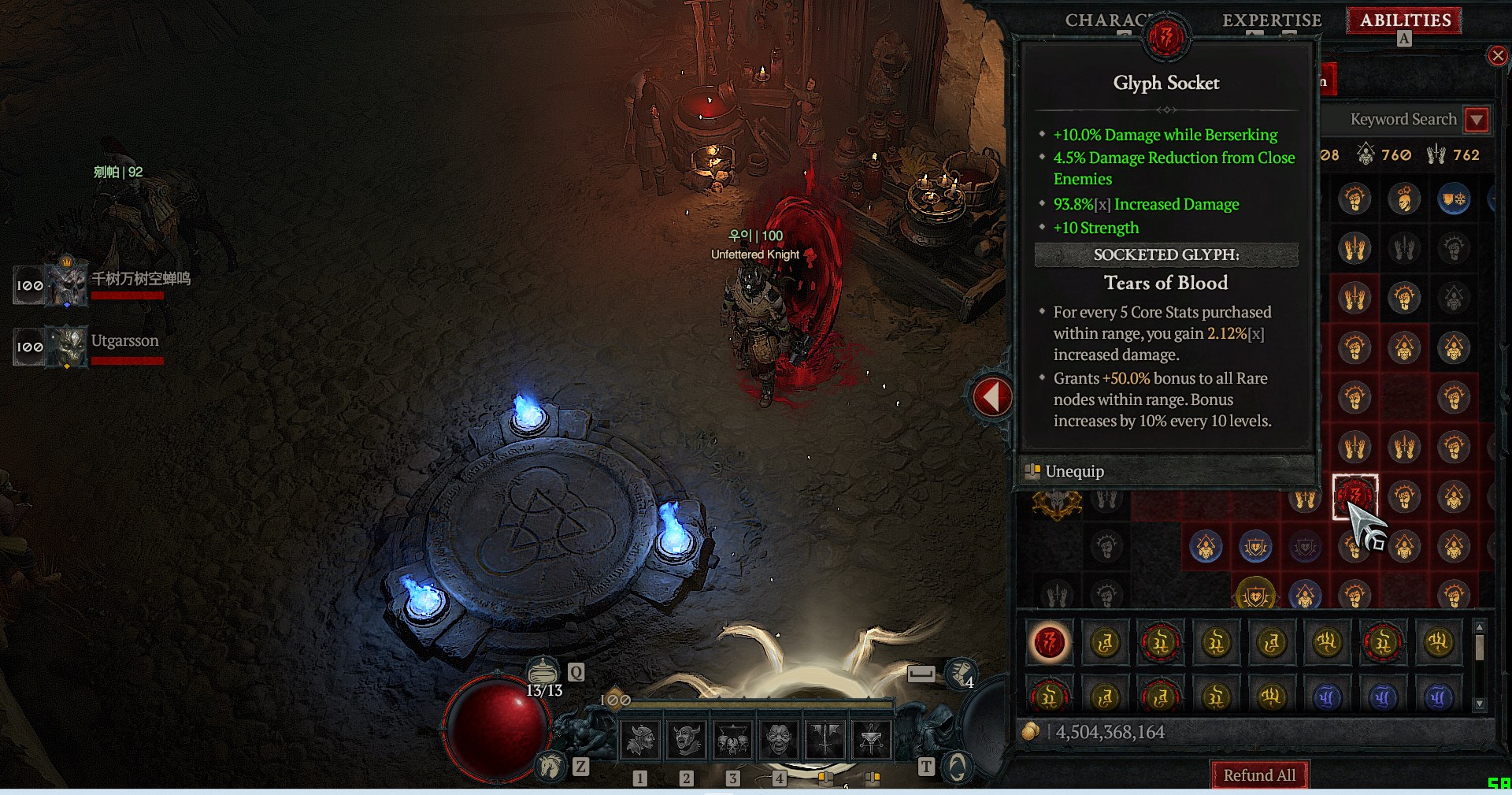Screen dimensions: 1512x795
Task: Use the horned shouting face skill
Action: pos(687,740)
